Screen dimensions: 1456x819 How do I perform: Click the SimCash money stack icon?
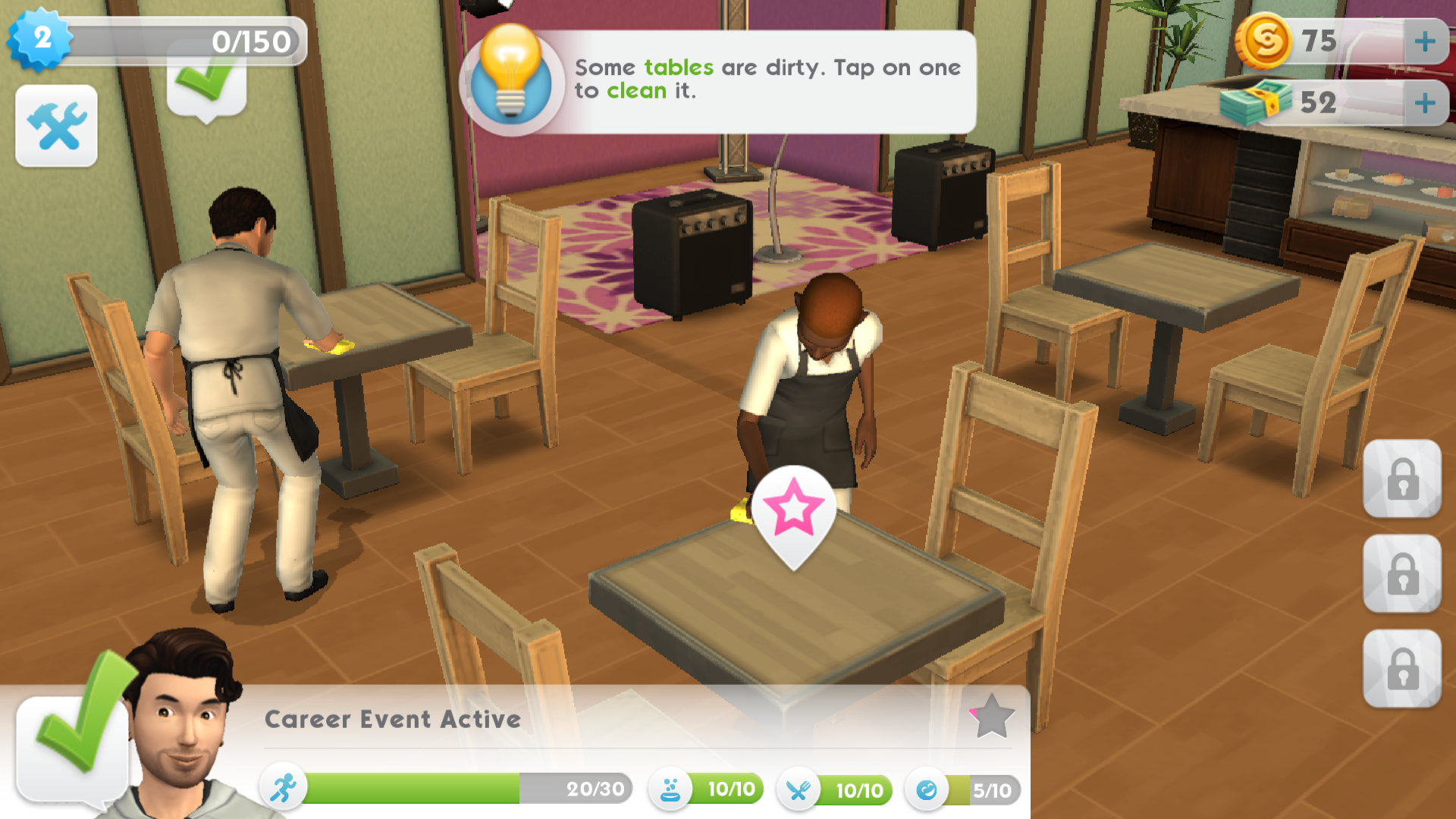tap(1262, 102)
